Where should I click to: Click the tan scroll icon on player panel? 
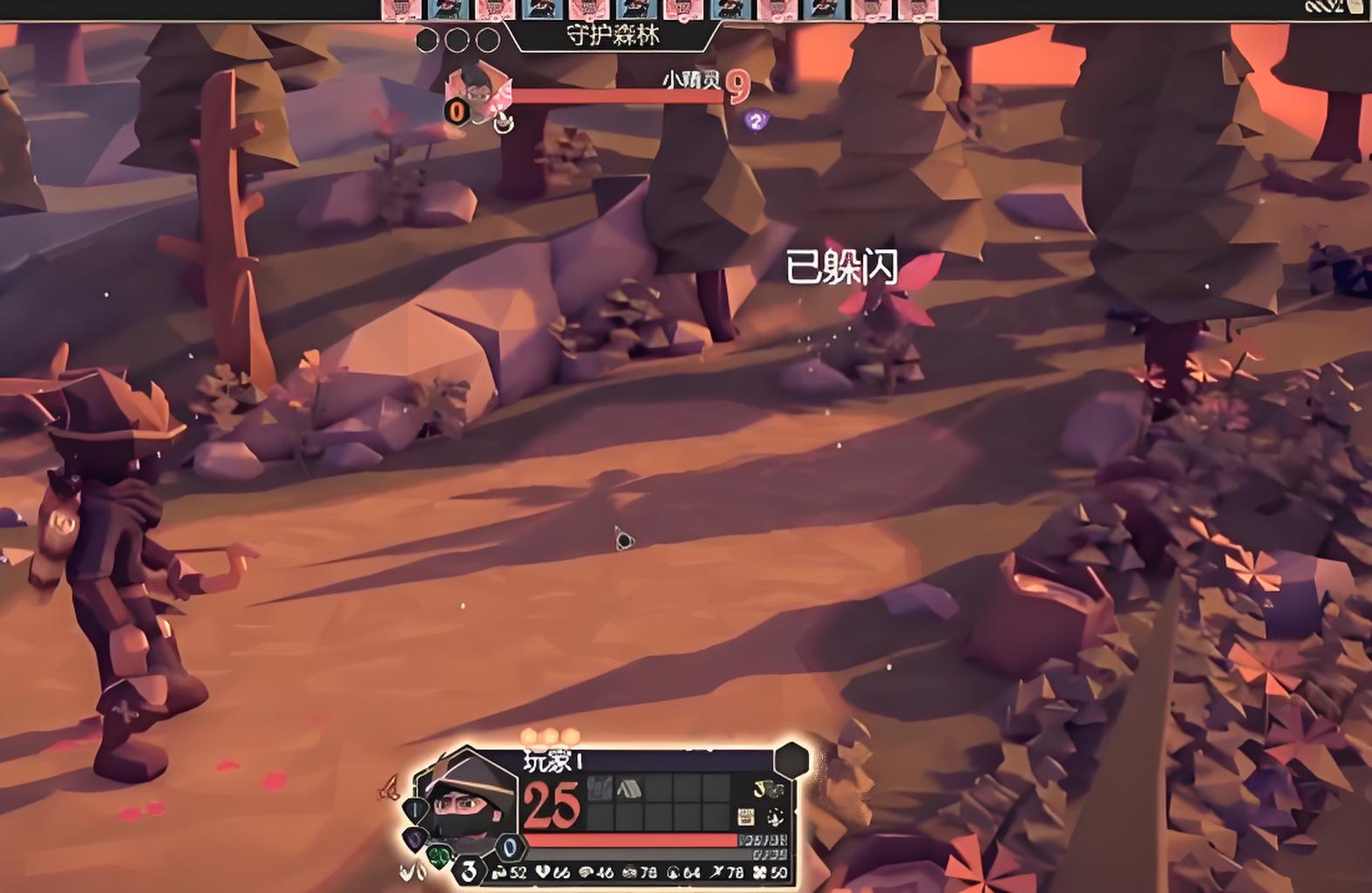pyautogui.click(x=746, y=816)
